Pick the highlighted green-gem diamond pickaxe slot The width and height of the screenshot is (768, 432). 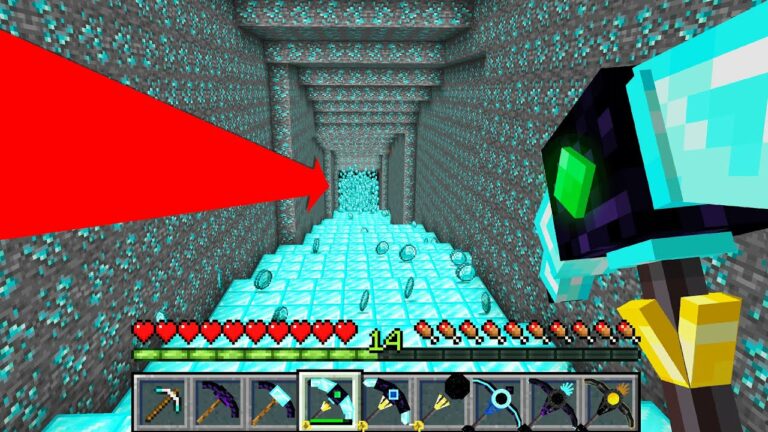(329, 399)
